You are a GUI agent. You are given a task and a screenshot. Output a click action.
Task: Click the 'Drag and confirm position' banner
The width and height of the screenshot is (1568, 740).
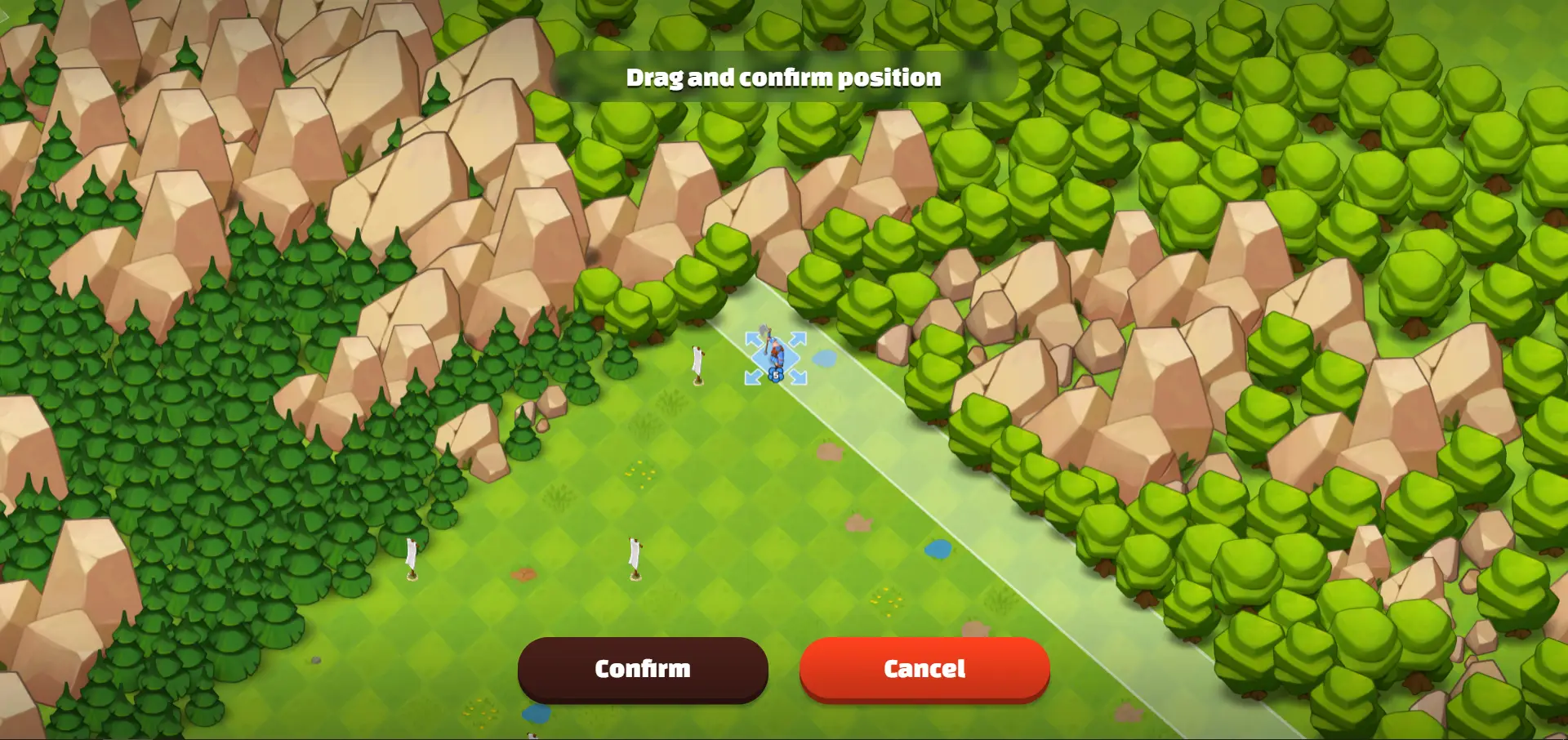[x=782, y=78]
